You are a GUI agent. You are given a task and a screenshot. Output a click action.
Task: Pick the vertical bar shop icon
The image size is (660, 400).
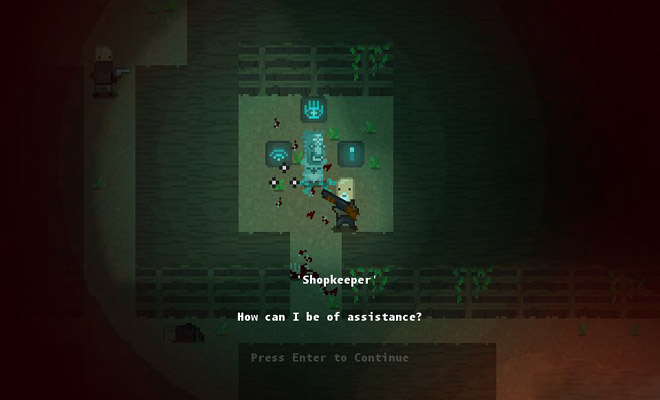(x=350, y=153)
